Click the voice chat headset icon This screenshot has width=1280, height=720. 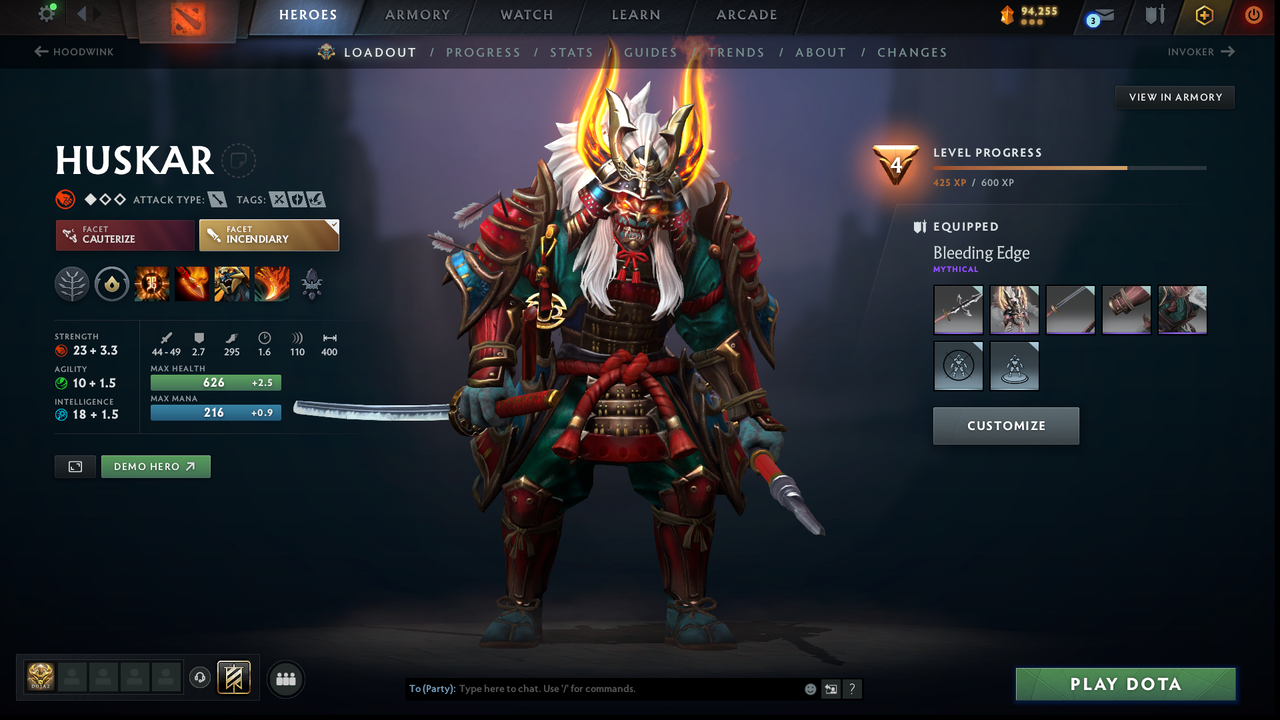coord(199,677)
